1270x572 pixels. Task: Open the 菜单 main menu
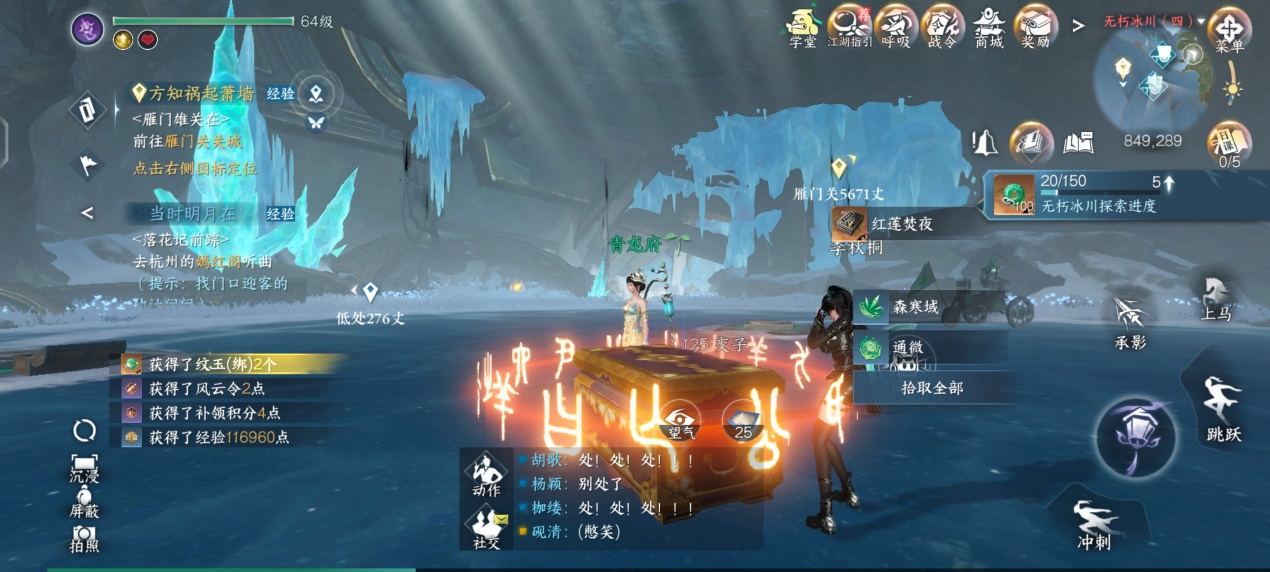pyautogui.click(x=1229, y=29)
